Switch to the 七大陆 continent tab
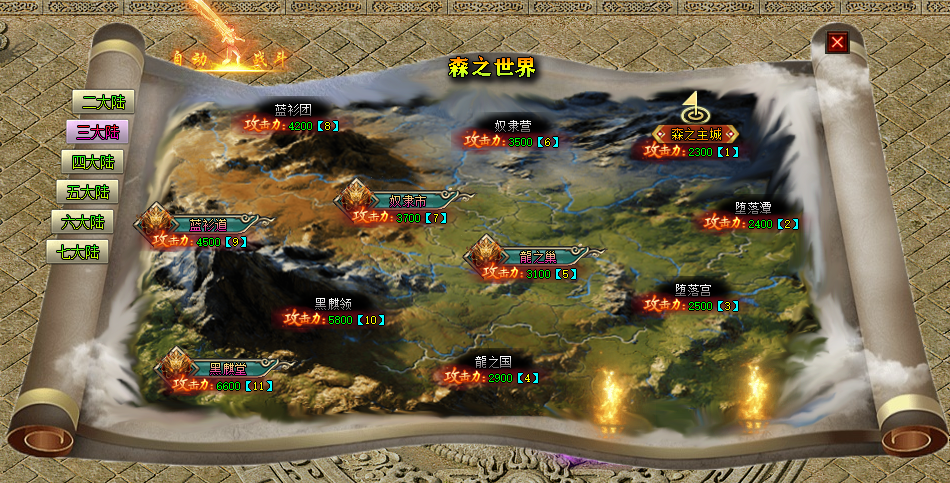 pos(78,252)
